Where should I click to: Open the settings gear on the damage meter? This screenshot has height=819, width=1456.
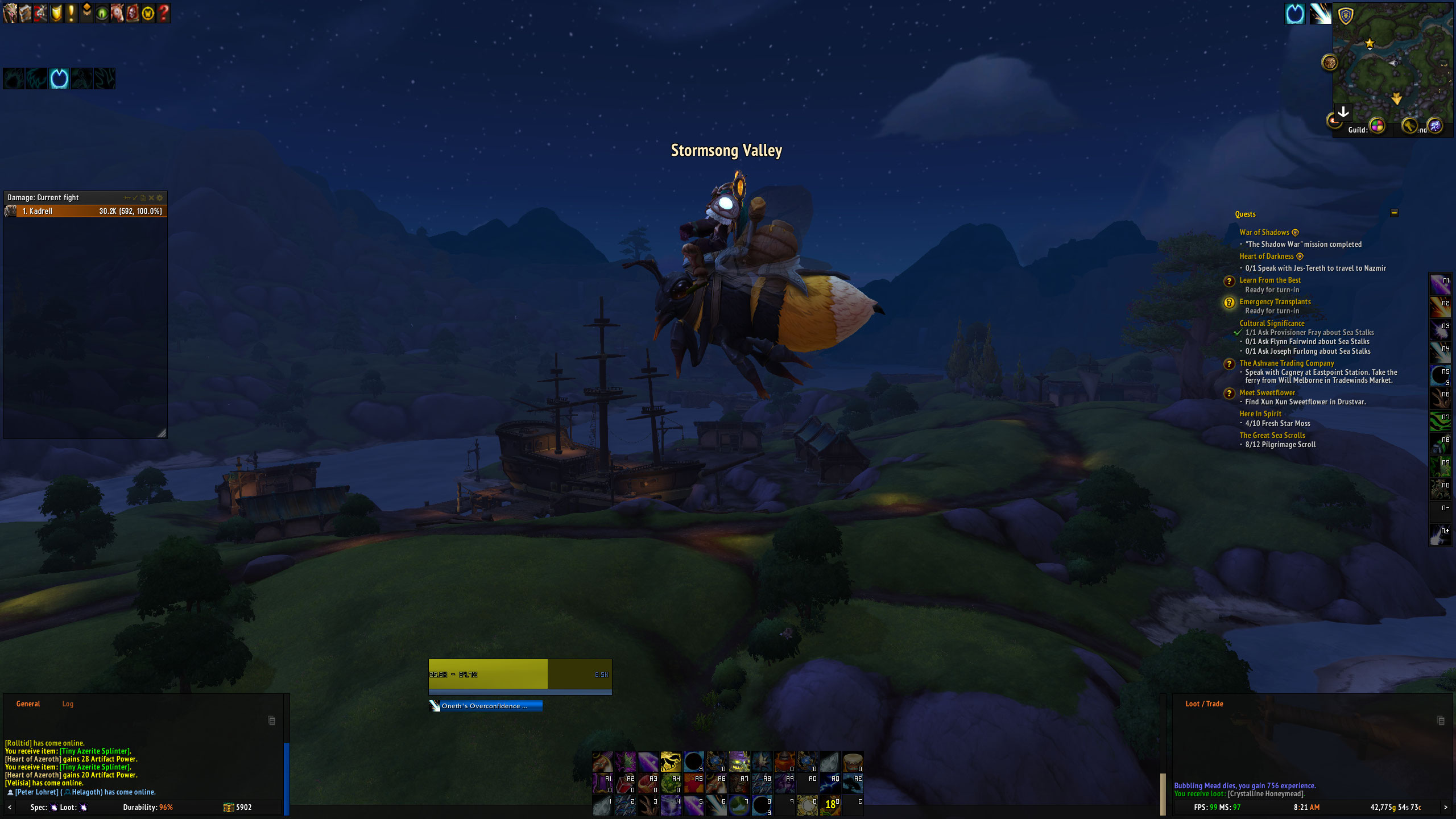click(160, 198)
